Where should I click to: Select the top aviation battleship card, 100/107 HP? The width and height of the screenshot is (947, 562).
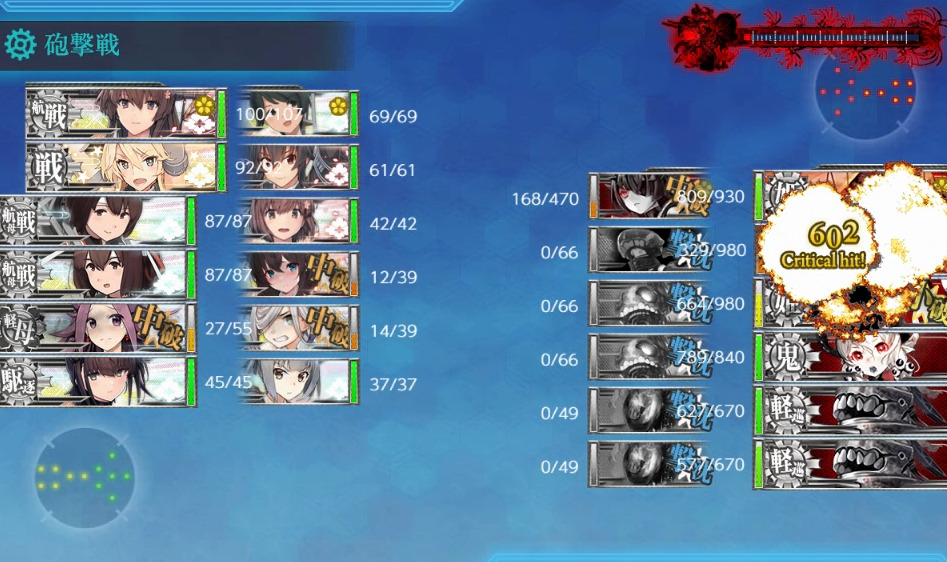[x=125, y=113]
